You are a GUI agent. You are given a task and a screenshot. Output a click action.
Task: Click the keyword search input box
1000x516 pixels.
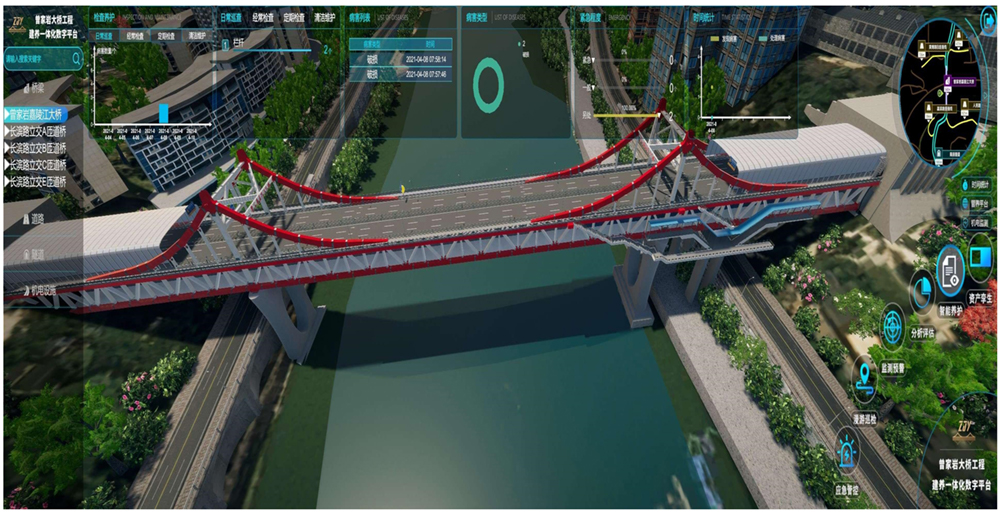38,59
